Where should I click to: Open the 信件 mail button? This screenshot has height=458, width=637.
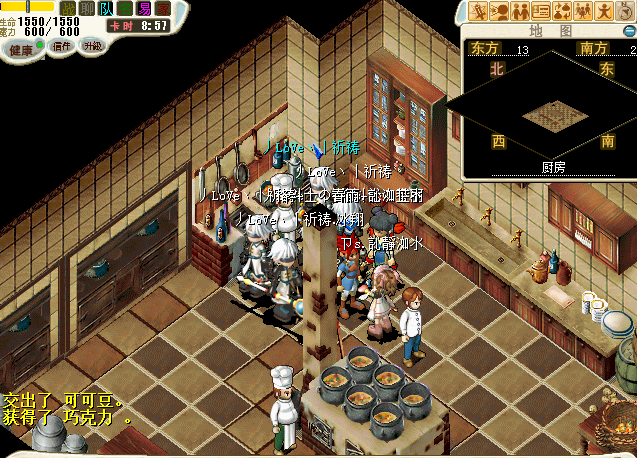pos(61,46)
